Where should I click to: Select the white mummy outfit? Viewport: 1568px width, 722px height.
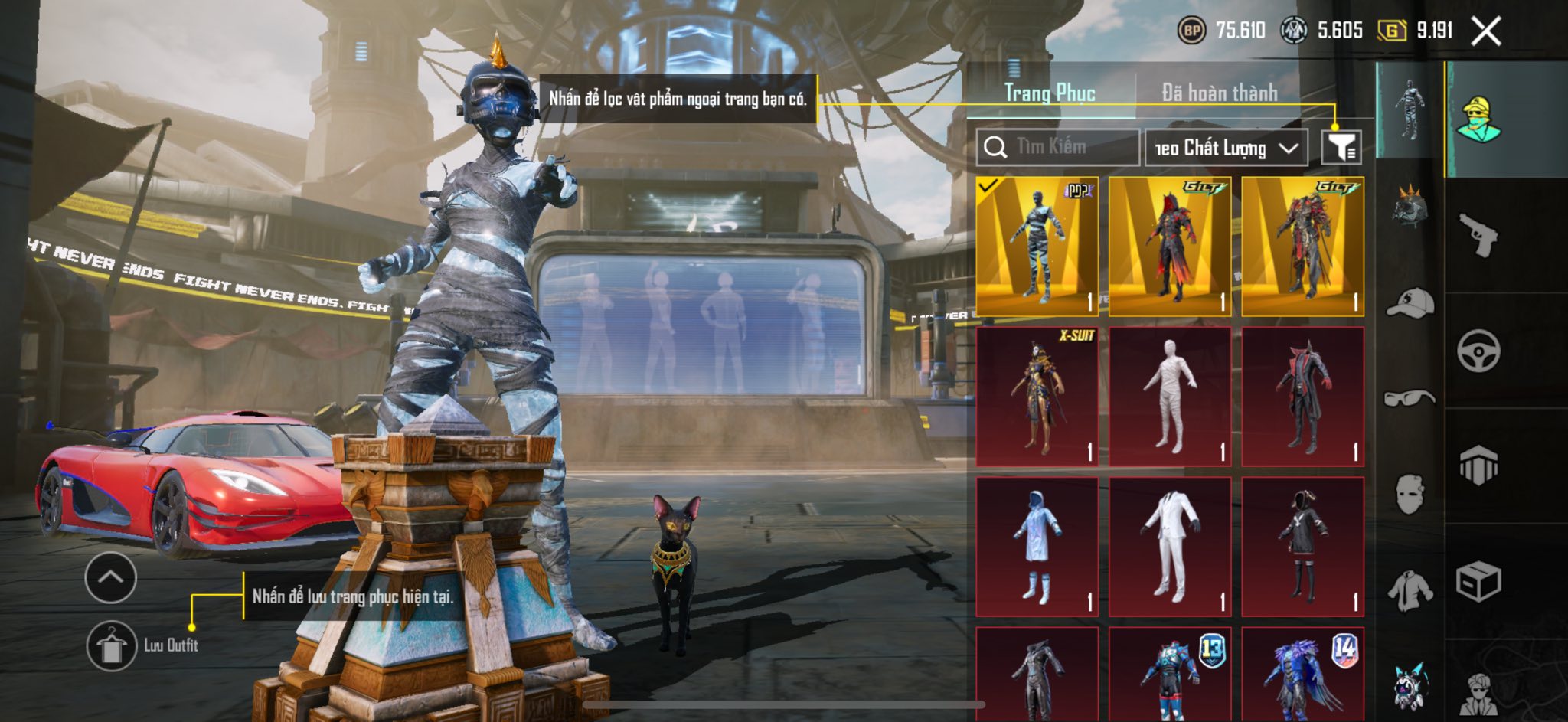tap(1170, 397)
